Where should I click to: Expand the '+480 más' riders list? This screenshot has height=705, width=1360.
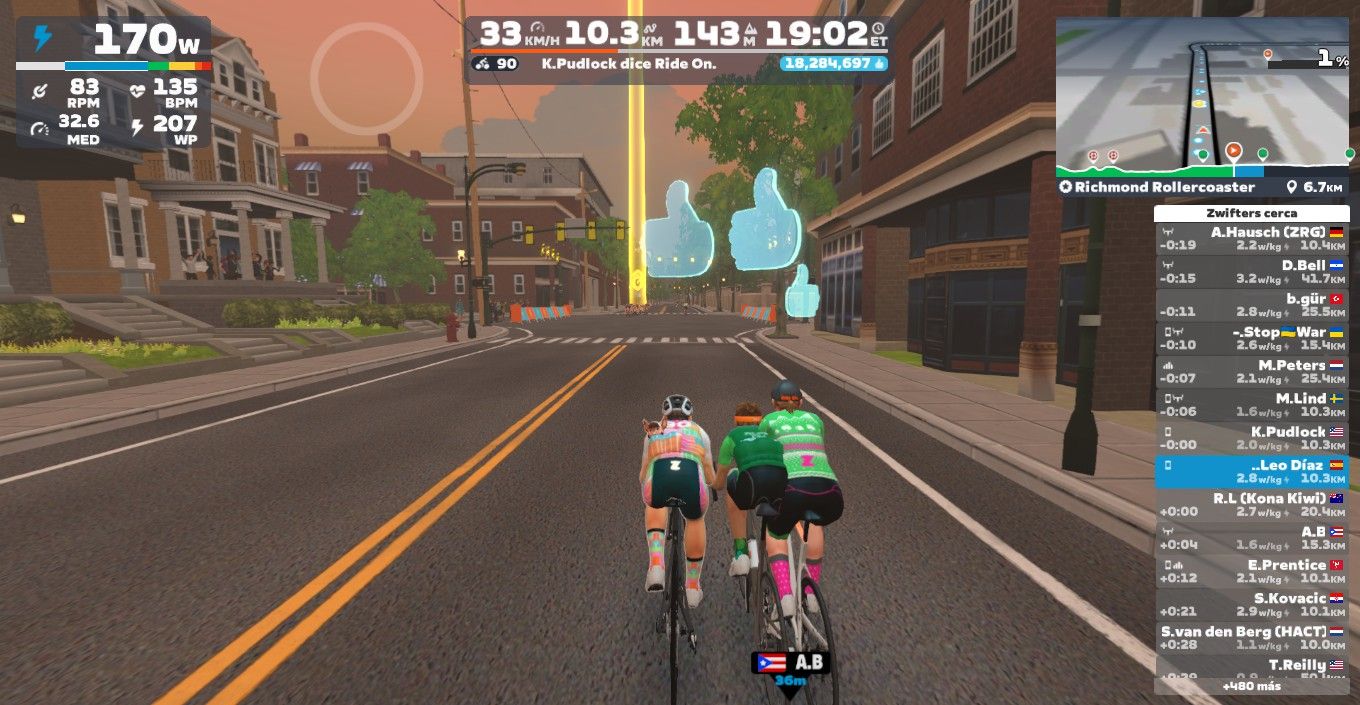click(x=1251, y=687)
